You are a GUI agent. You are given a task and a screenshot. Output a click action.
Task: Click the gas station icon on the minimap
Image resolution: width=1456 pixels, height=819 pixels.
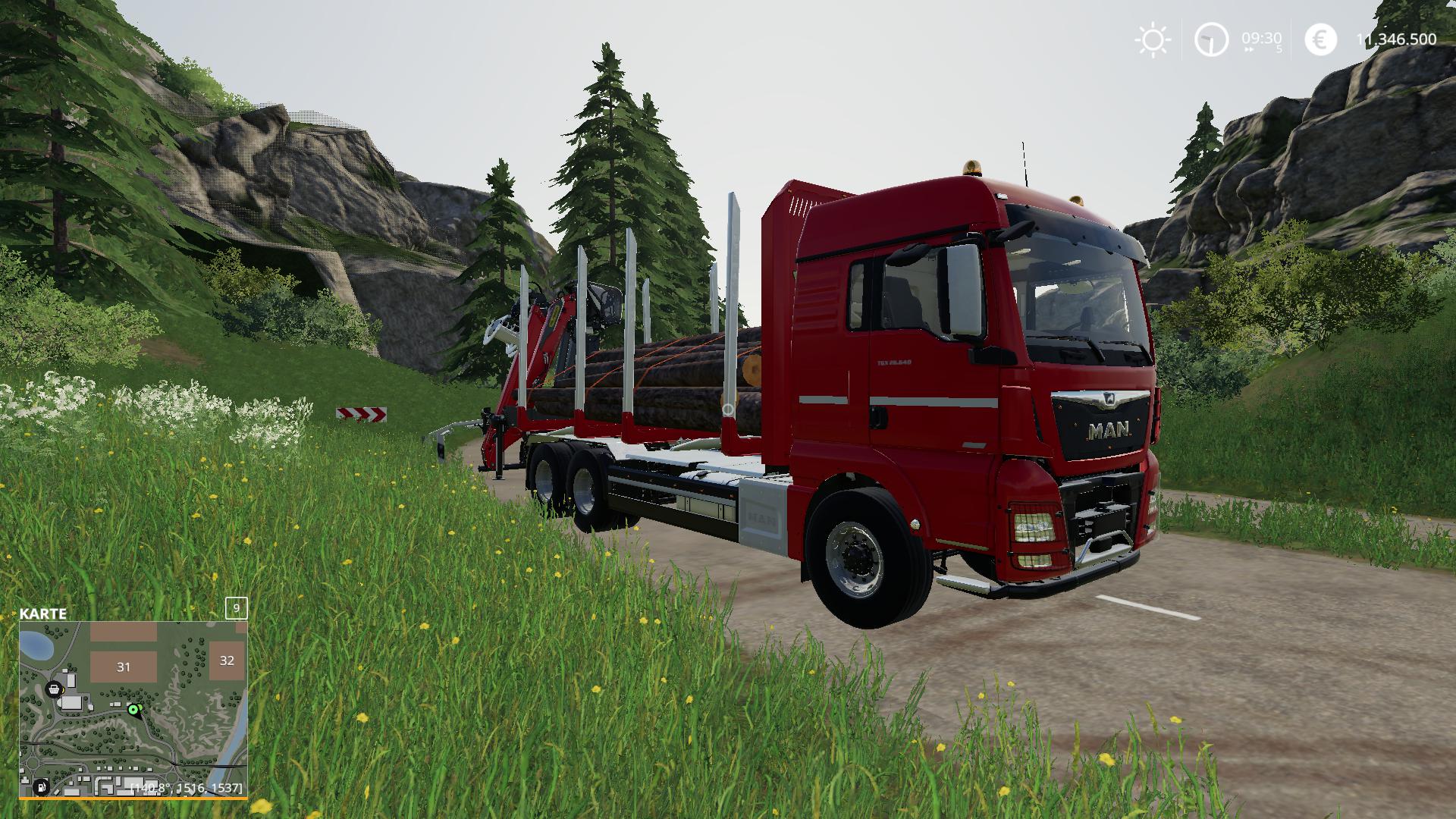click(x=42, y=788)
